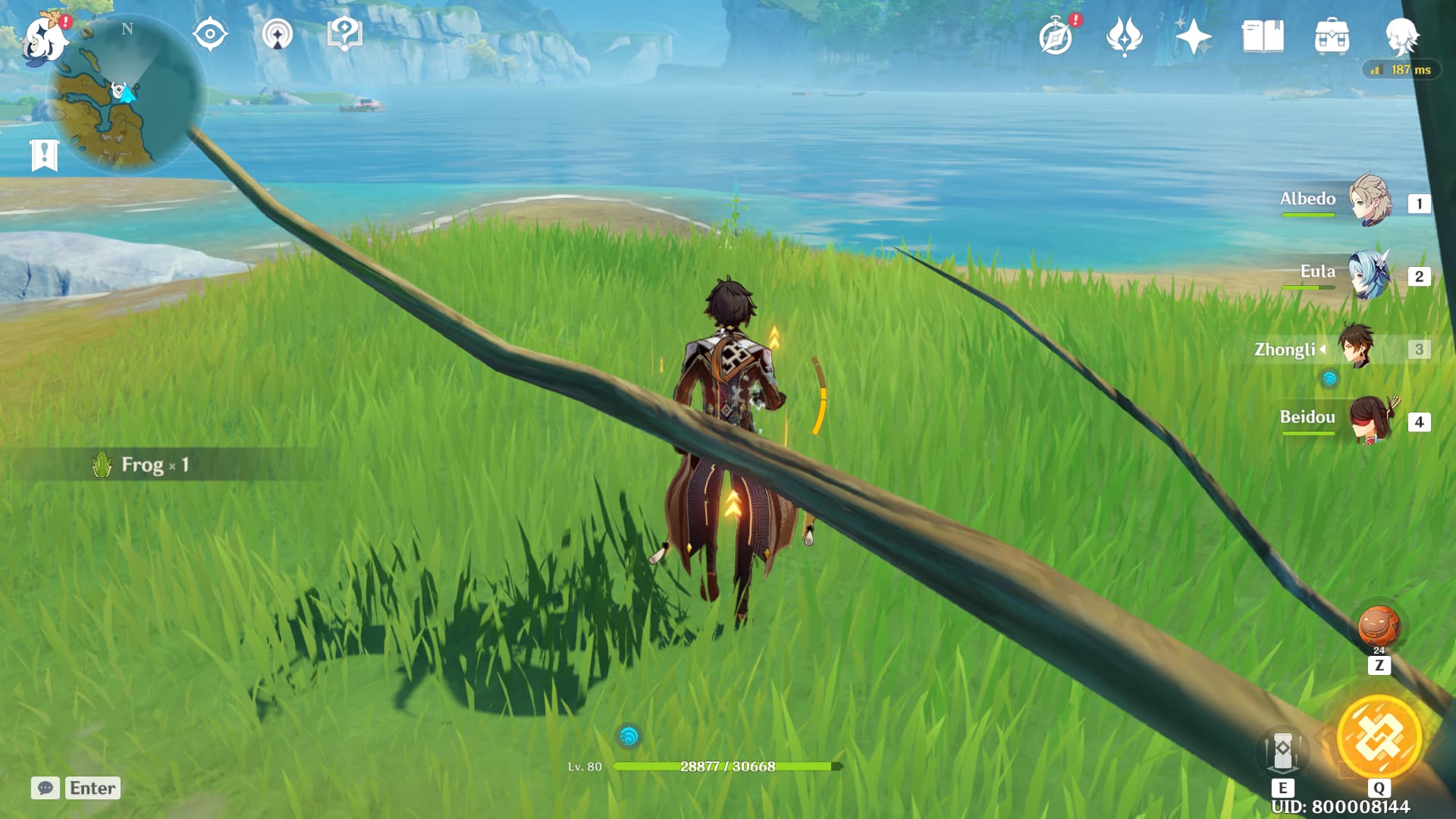Open the chat speech bubble
1456x819 pixels.
pyautogui.click(x=45, y=788)
